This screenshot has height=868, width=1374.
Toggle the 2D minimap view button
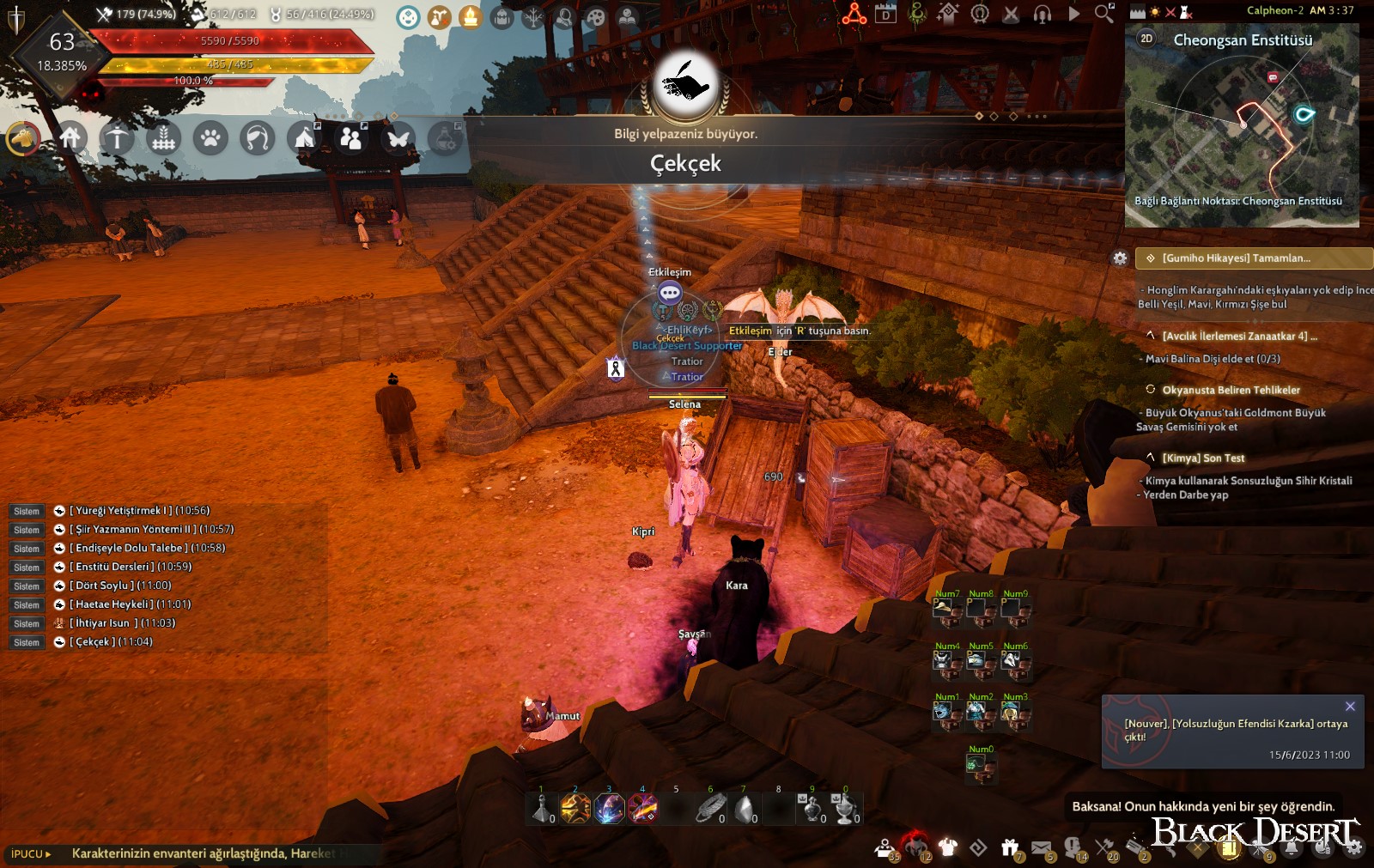click(x=1148, y=38)
